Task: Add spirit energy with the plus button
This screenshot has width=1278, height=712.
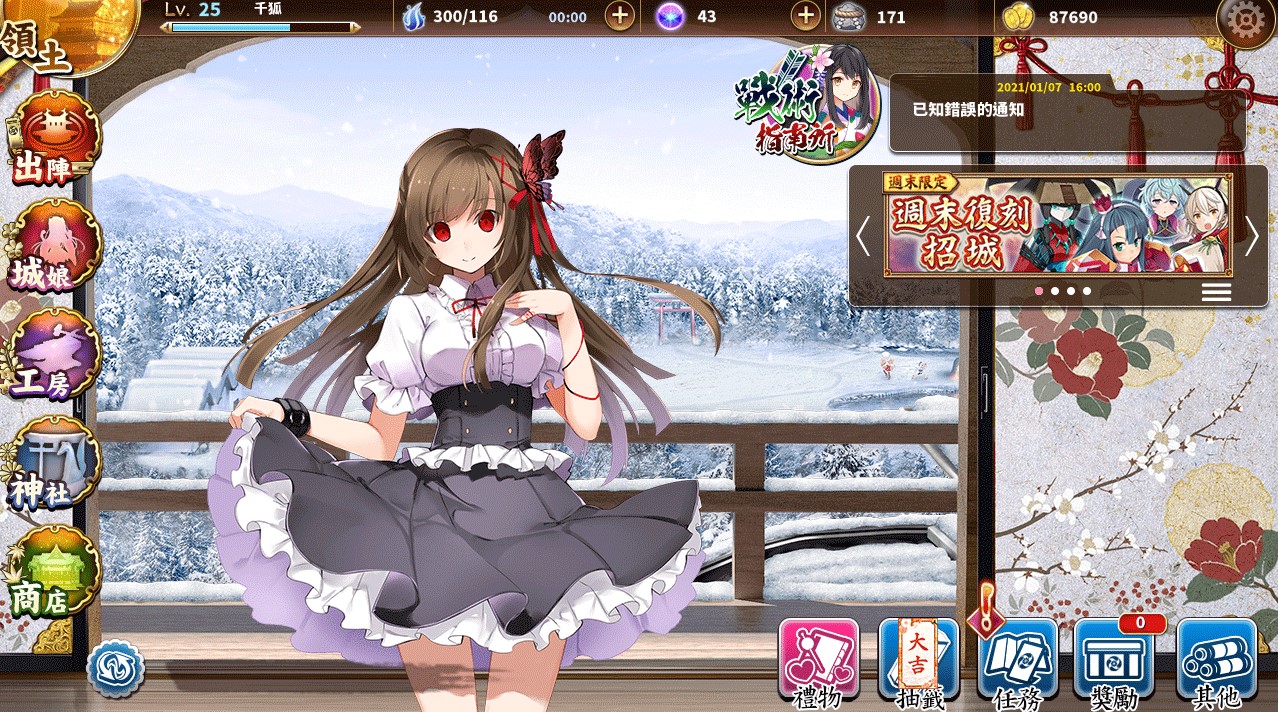Action: (620, 17)
